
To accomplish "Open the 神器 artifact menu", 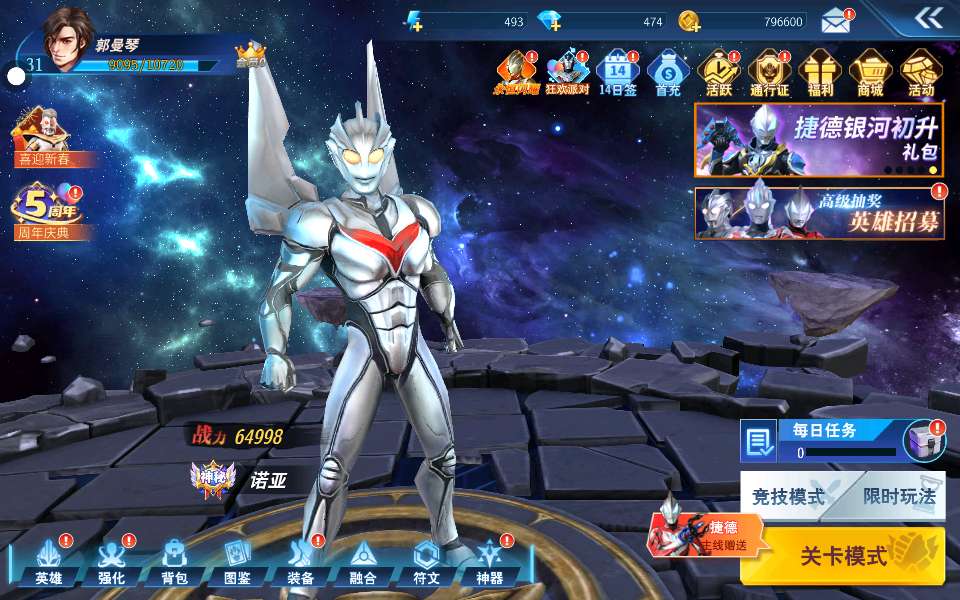I will [x=489, y=564].
